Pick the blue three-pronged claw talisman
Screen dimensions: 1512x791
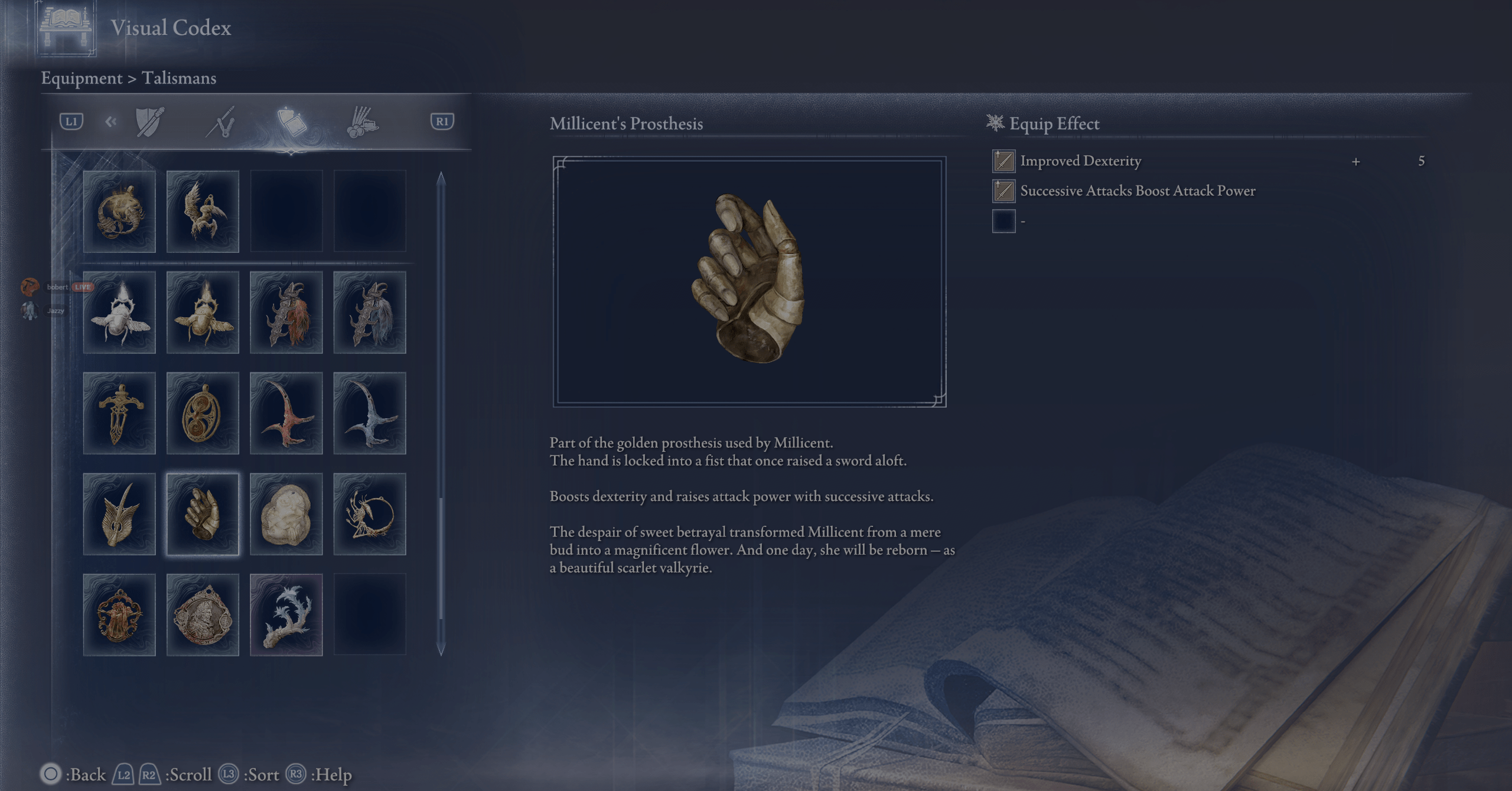pos(370,414)
